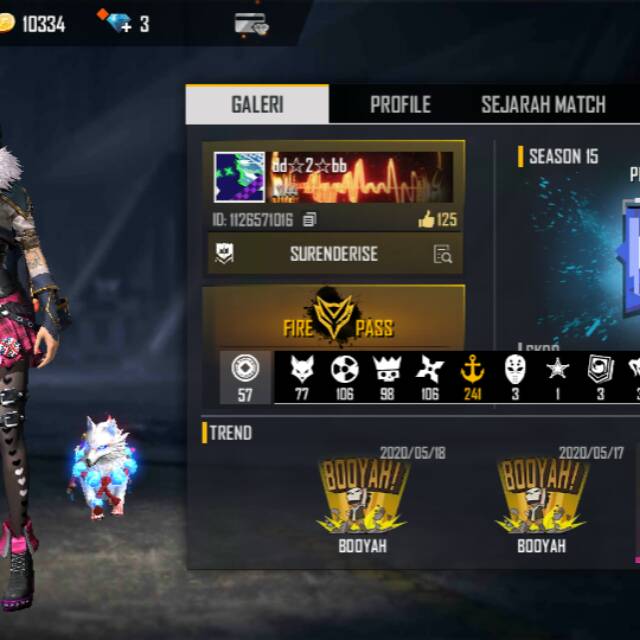Select the fox head badge
The width and height of the screenshot is (640, 640).
(x=302, y=370)
